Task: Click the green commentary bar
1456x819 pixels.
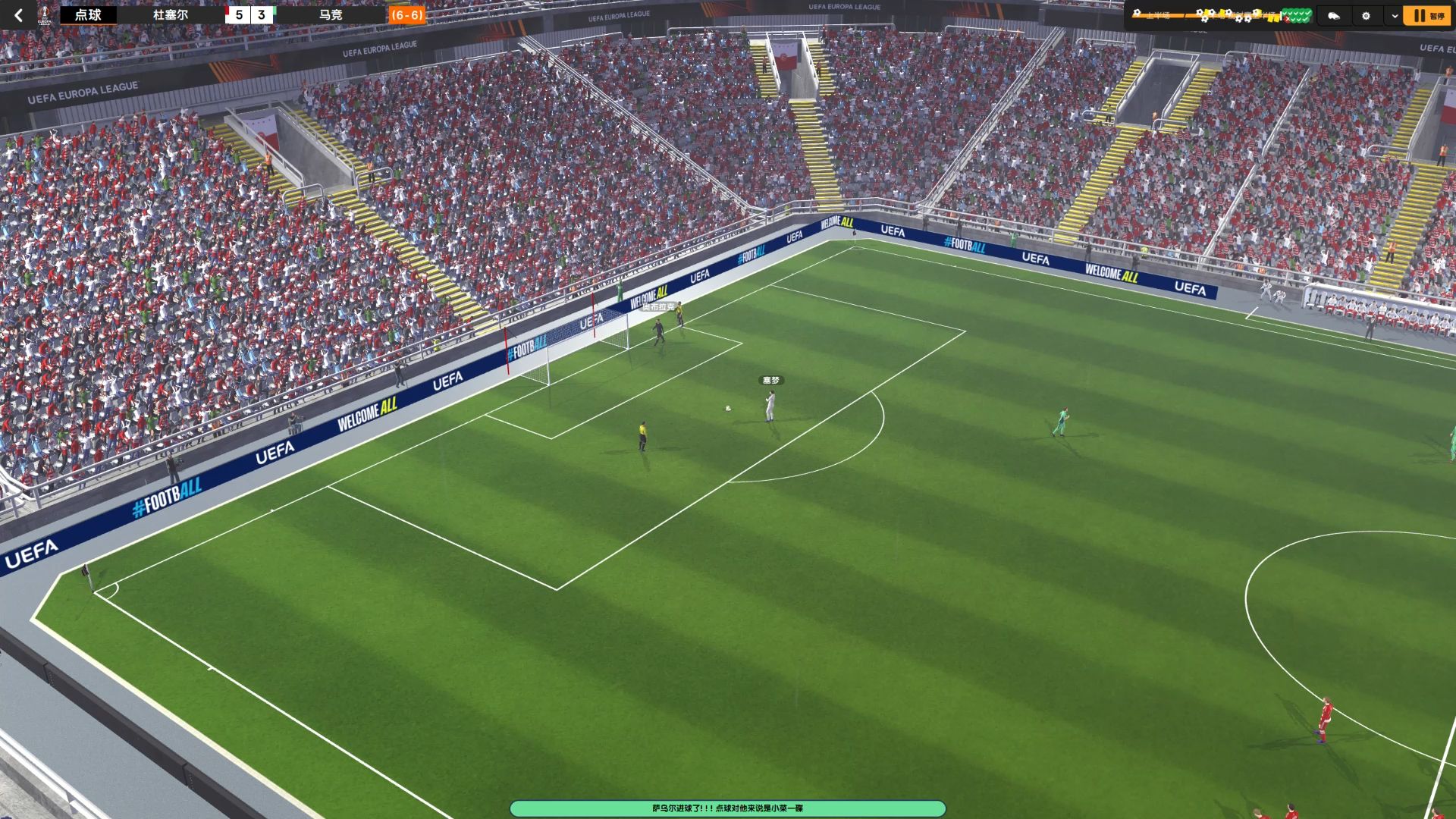Action: click(x=727, y=808)
